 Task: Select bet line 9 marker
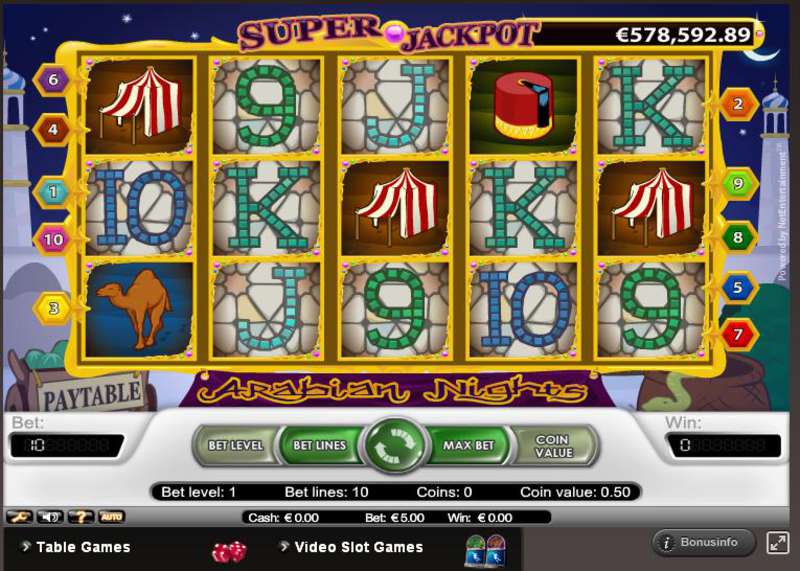tap(739, 184)
